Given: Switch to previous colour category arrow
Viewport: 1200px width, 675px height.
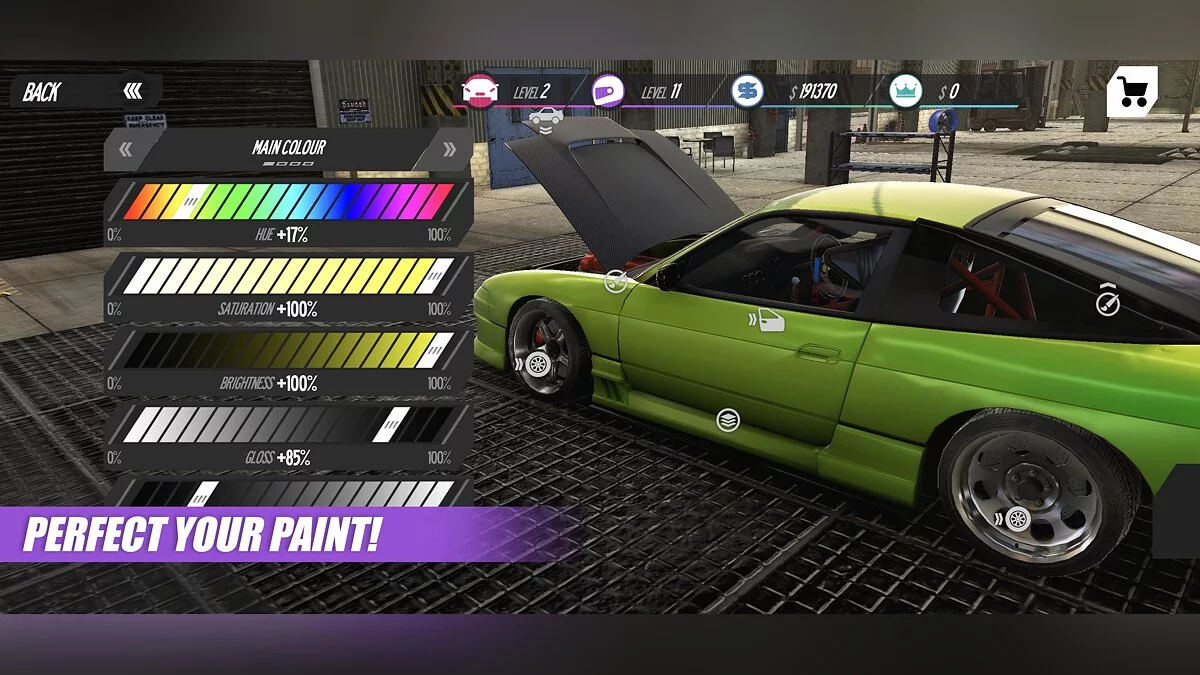Looking at the screenshot, I should click(127, 150).
